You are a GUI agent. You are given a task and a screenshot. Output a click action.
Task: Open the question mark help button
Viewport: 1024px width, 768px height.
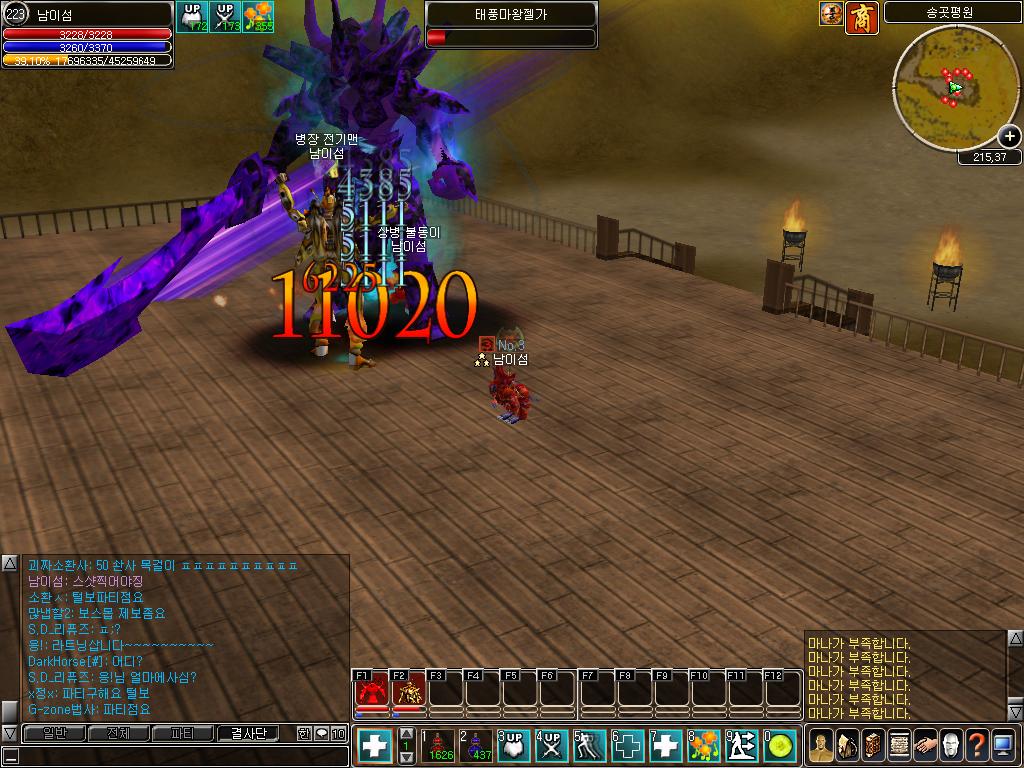976,745
